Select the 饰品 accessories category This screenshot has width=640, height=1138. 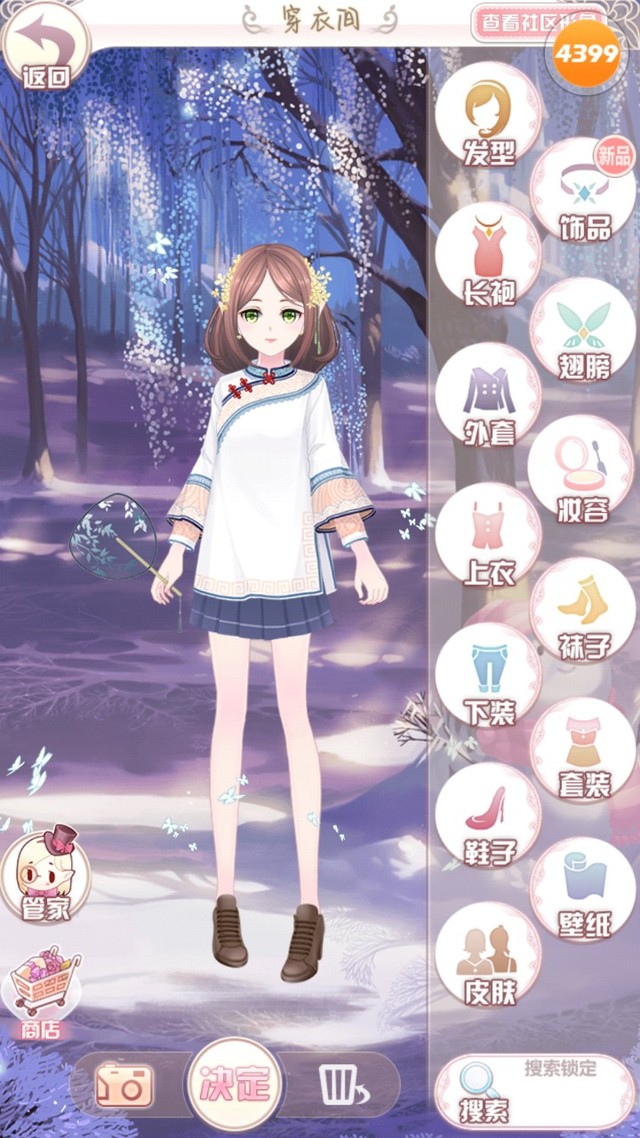click(x=583, y=190)
